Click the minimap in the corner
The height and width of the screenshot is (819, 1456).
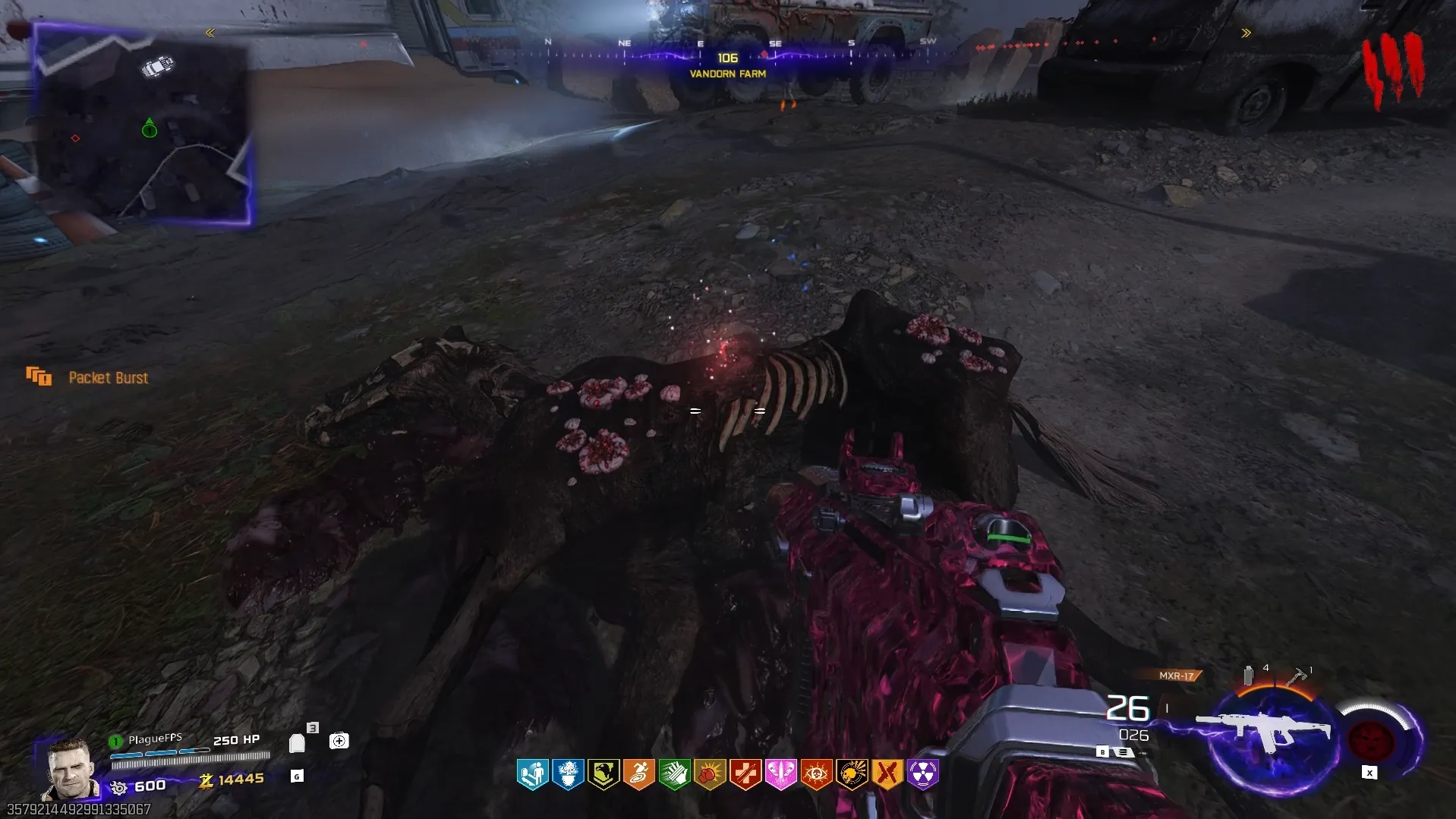coord(142,125)
